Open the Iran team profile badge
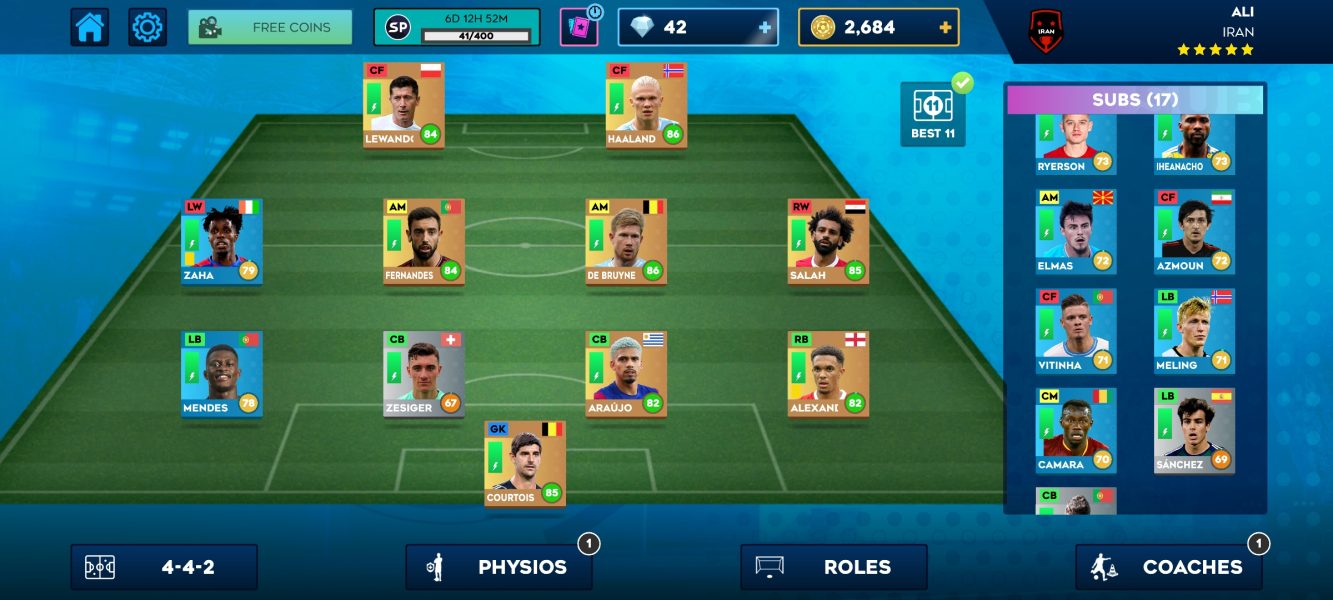Viewport: 1333px width, 600px height. [x=1045, y=32]
